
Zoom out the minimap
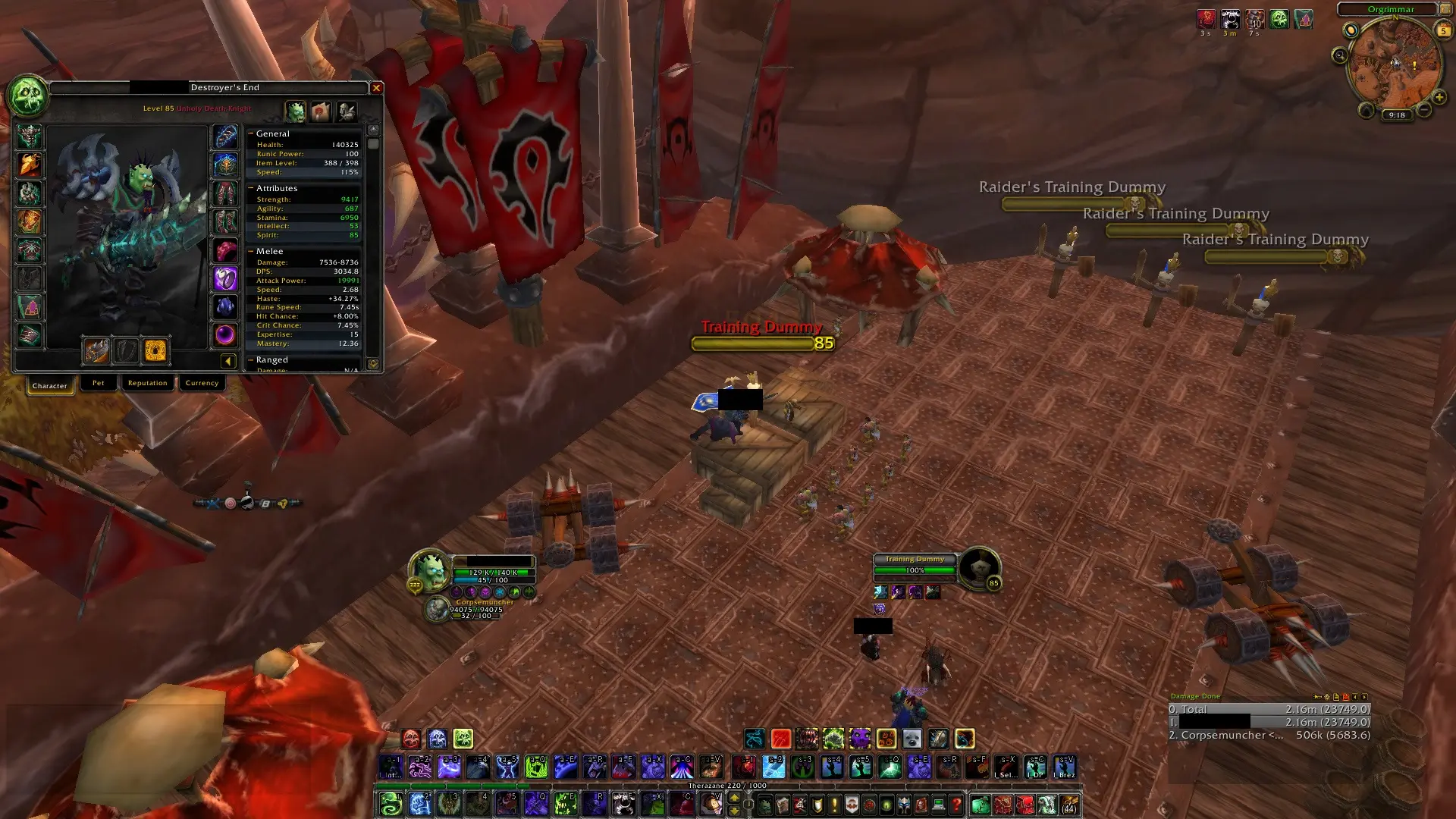click(x=1423, y=111)
